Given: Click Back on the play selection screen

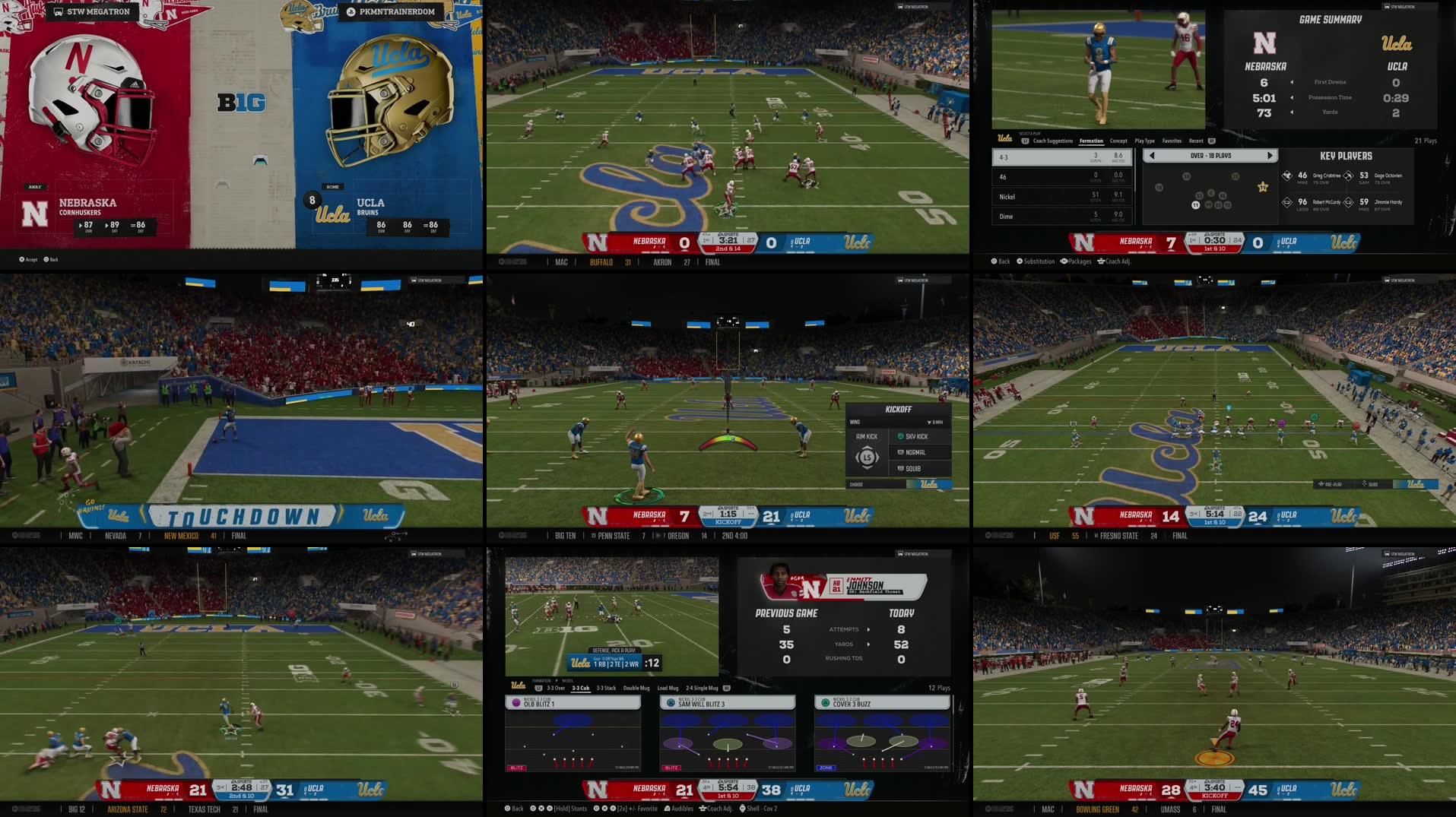Looking at the screenshot, I should coord(1000,261).
